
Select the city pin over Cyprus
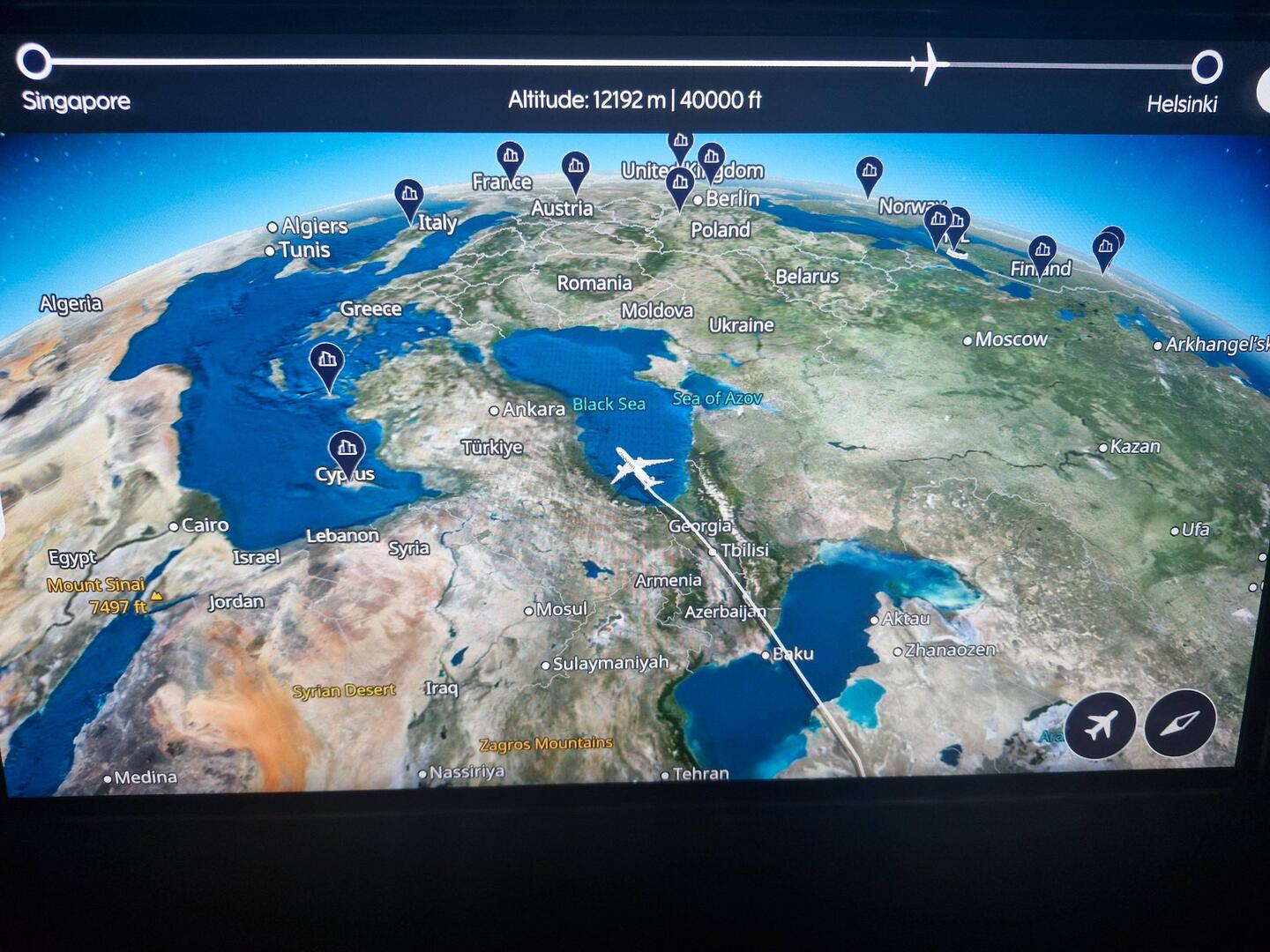347,450
